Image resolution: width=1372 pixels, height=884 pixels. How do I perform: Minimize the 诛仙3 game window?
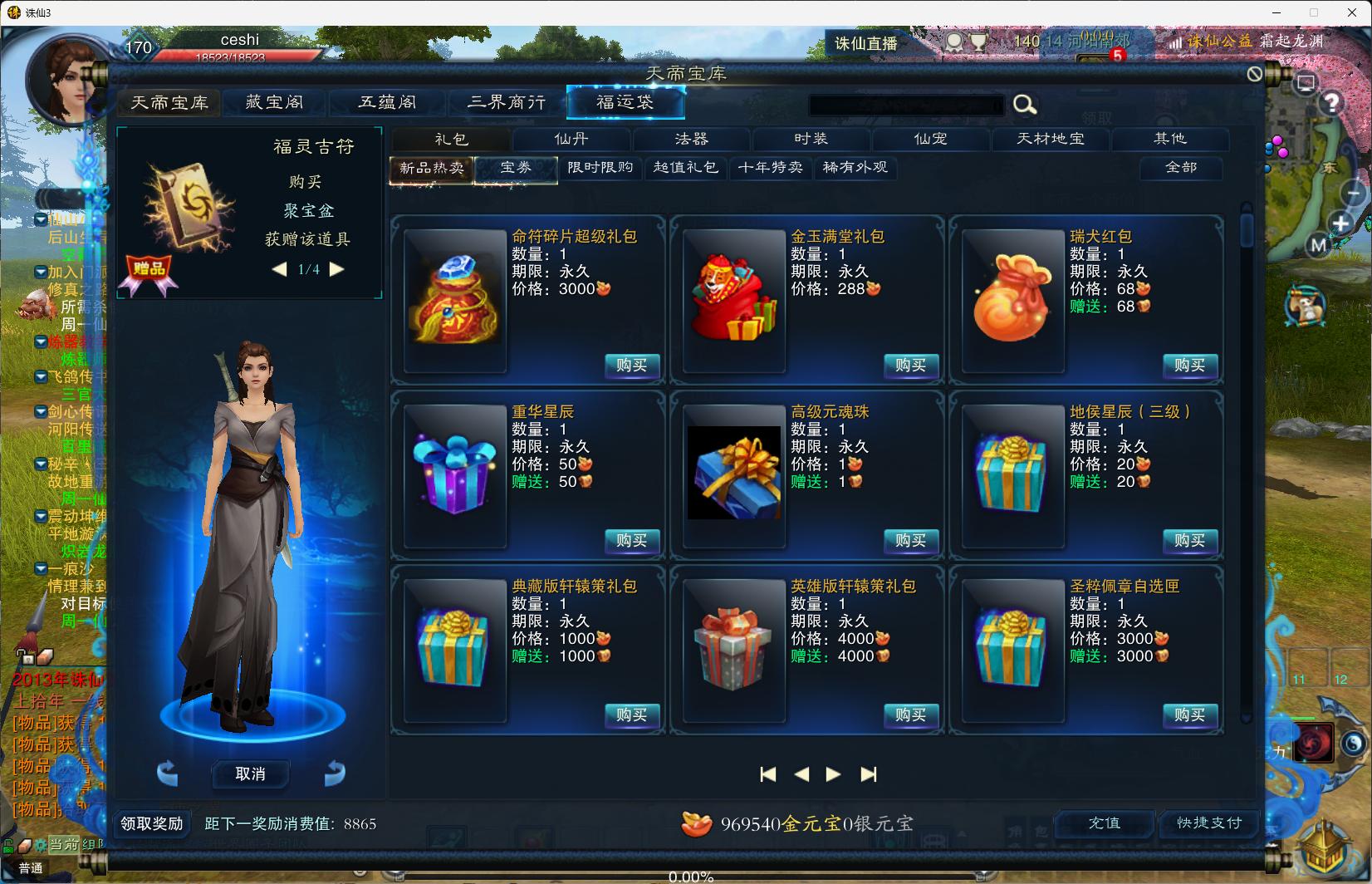click(1276, 12)
